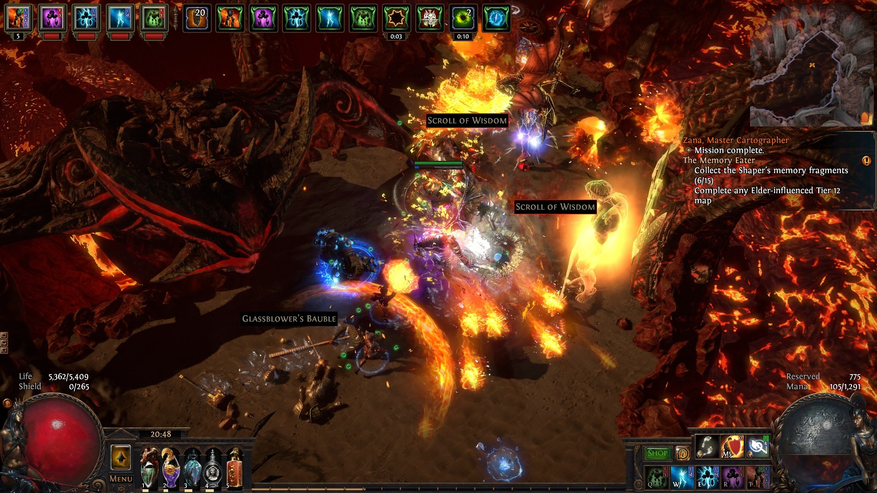
Task: Use the red and gold flask in slot 5
Action: tap(235, 466)
